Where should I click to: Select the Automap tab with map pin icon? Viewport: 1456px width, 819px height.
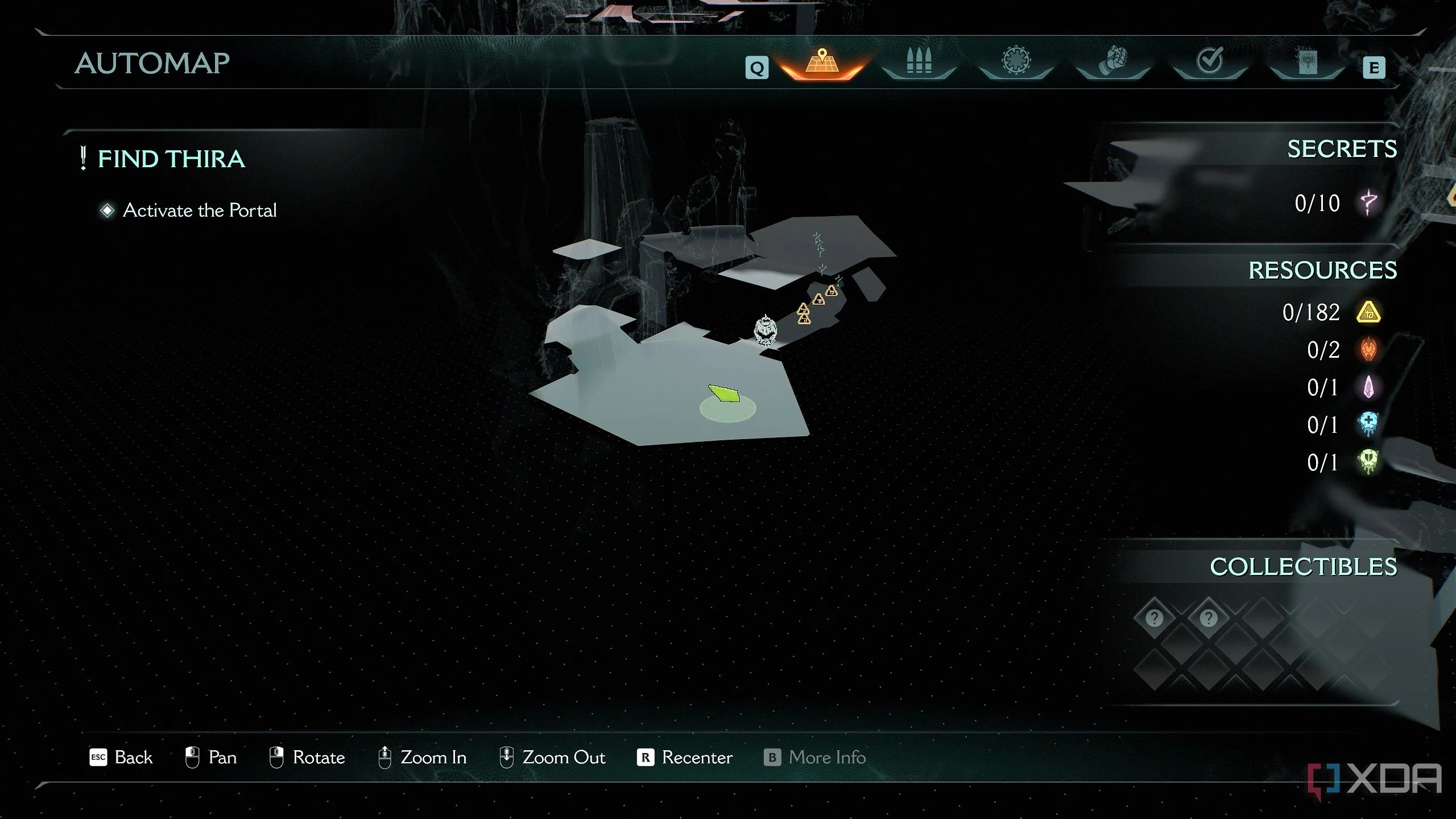[822, 63]
